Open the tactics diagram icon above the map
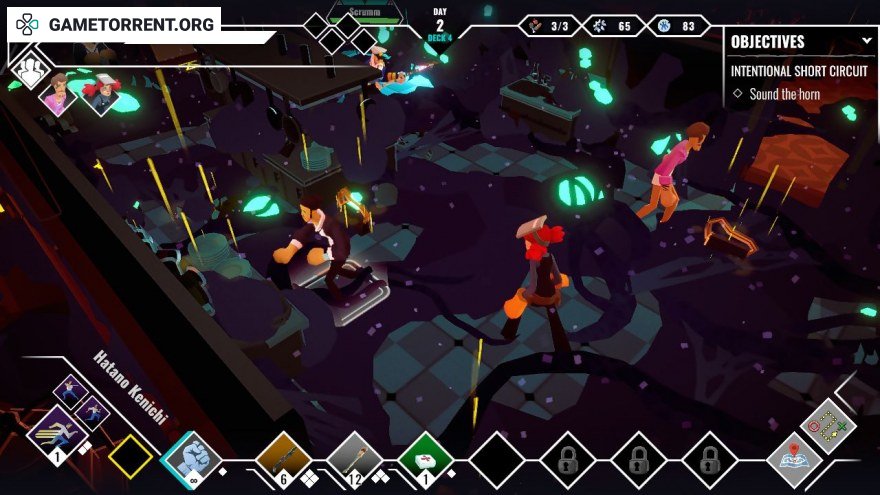This screenshot has width=880, height=495. (x=828, y=425)
